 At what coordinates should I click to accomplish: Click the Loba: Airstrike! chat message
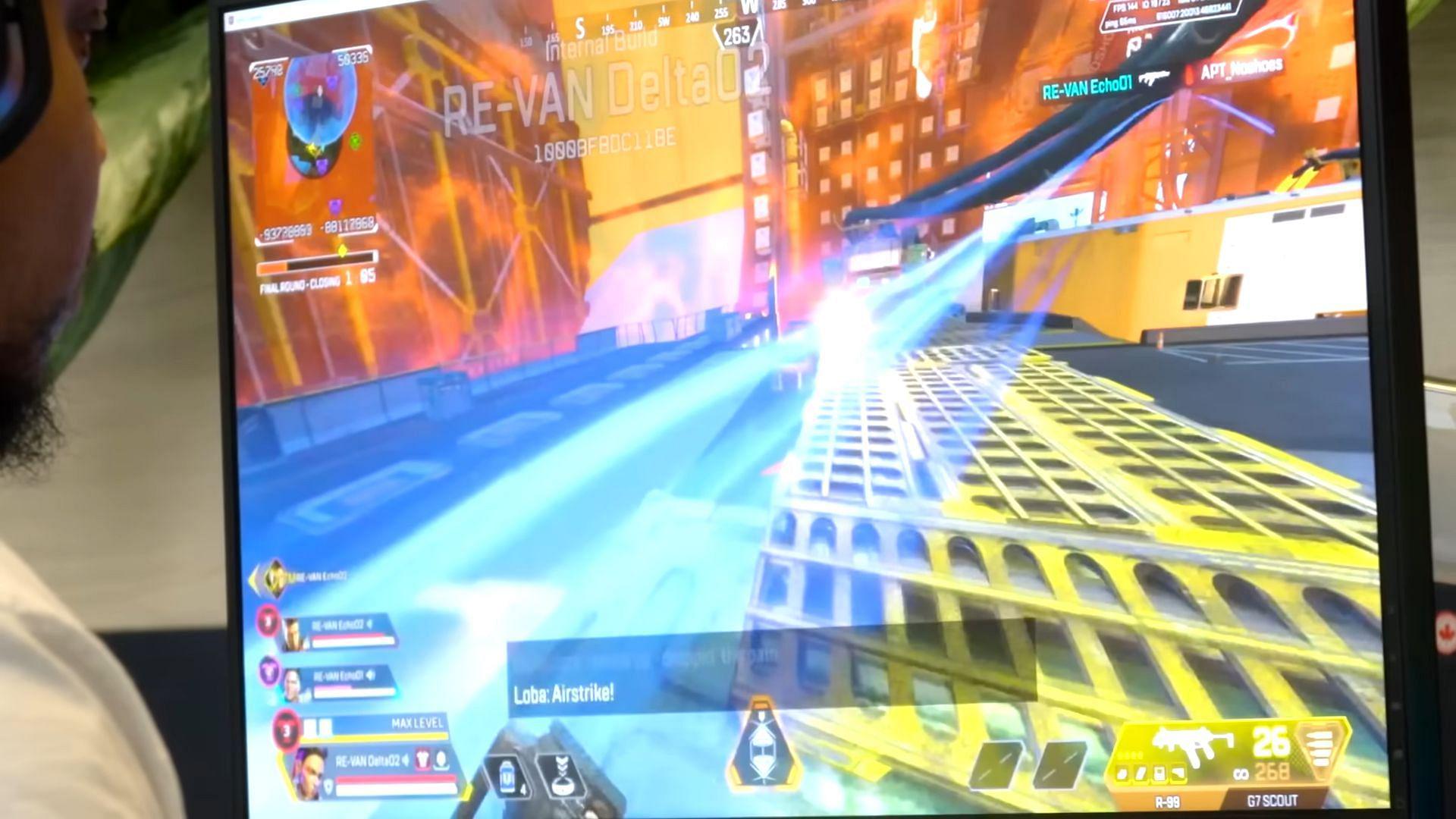coord(565,692)
